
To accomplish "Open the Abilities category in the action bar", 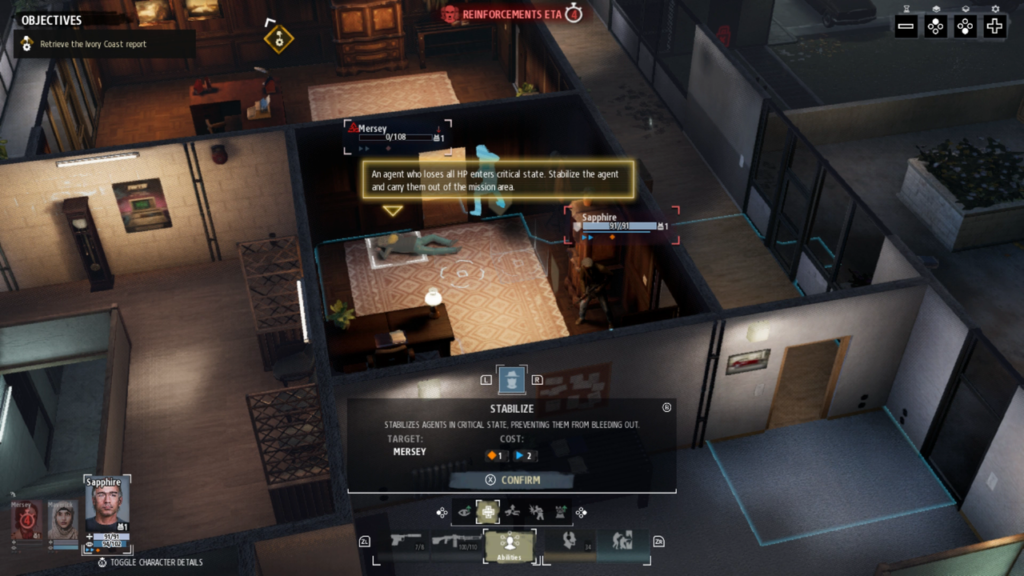I will [509, 544].
